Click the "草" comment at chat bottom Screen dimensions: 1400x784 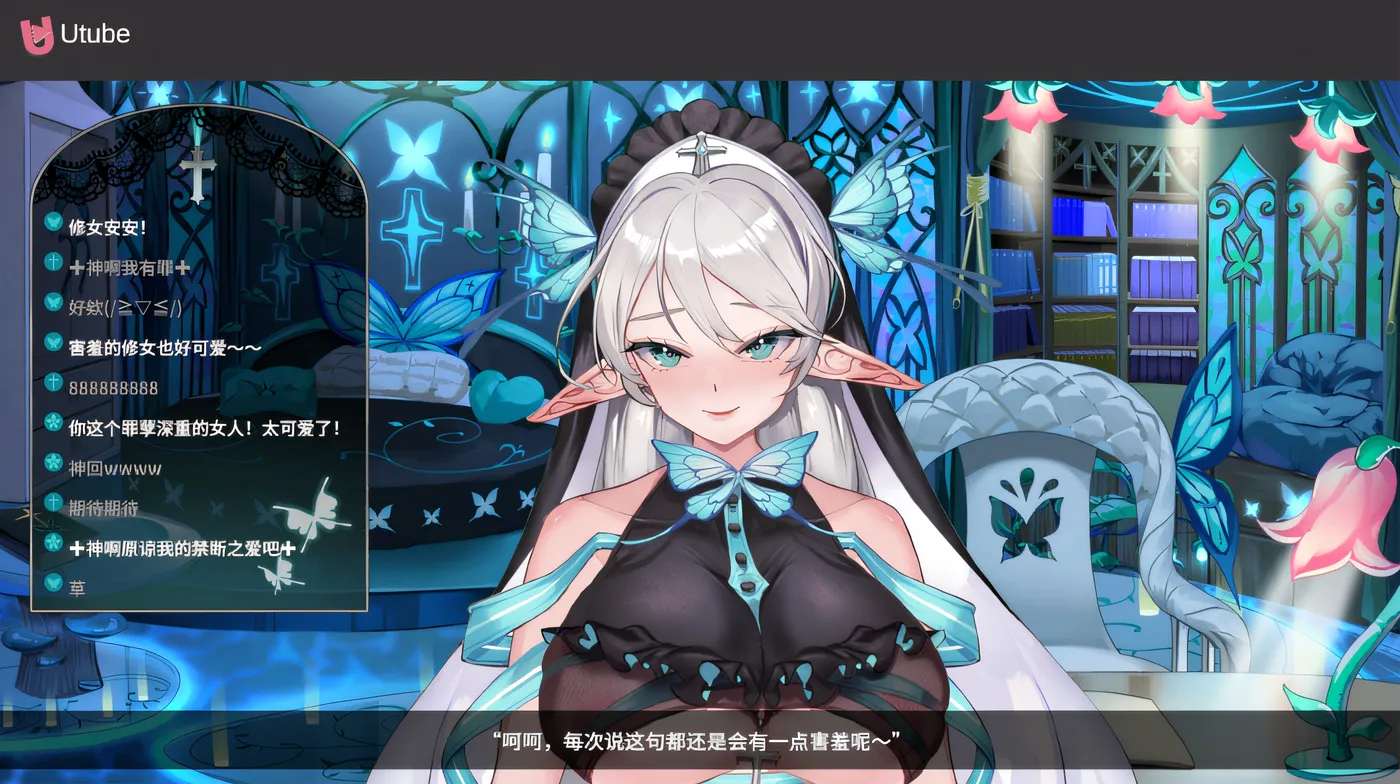(78, 584)
